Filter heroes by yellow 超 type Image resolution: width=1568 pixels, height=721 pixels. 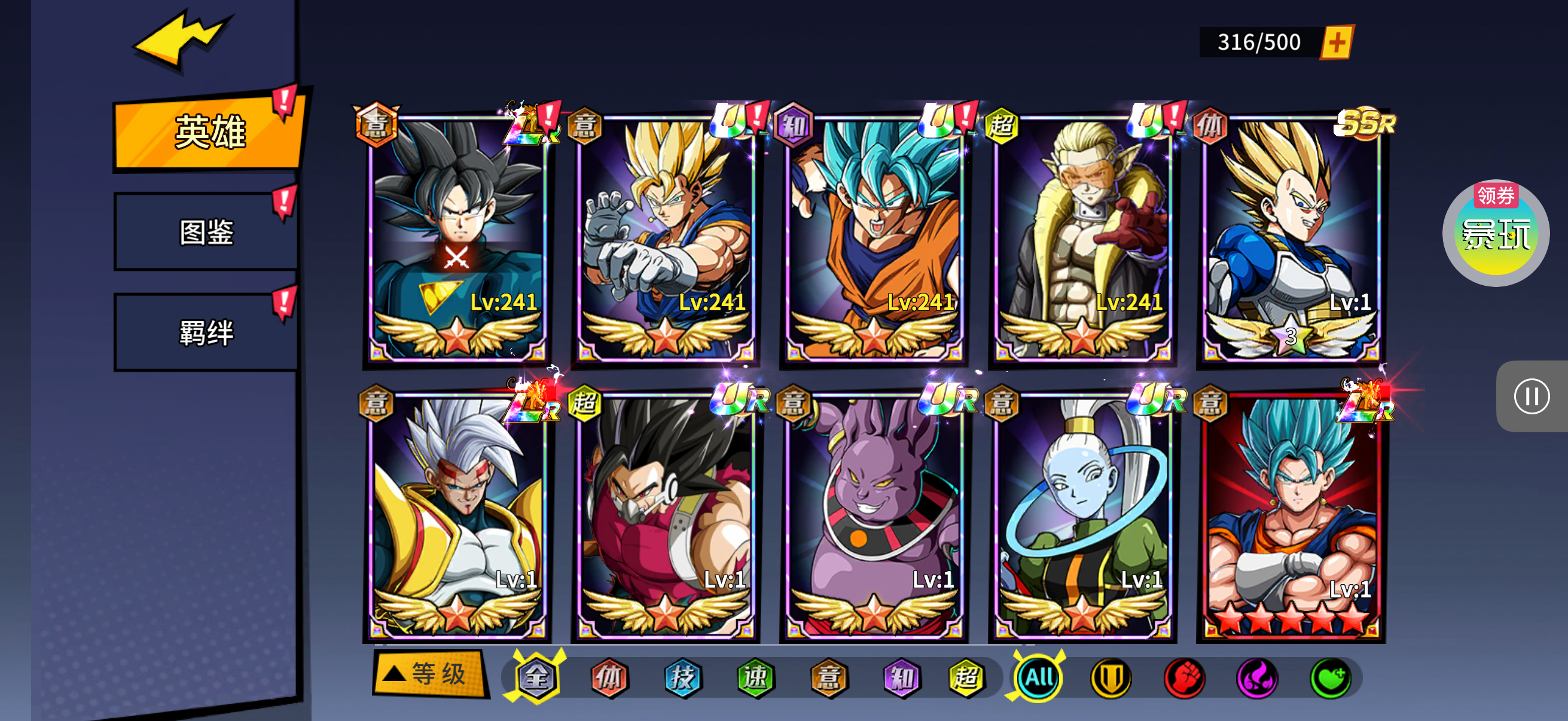click(x=966, y=677)
